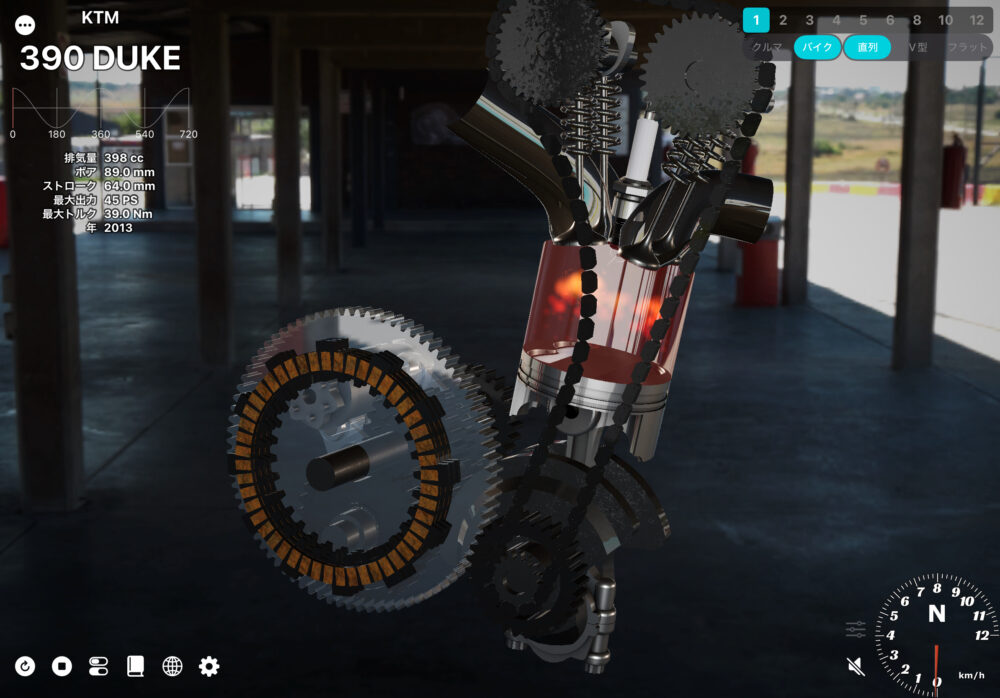This screenshot has height=698, width=1000.
Task: Click the globe language icon
Action: coord(172,666)
